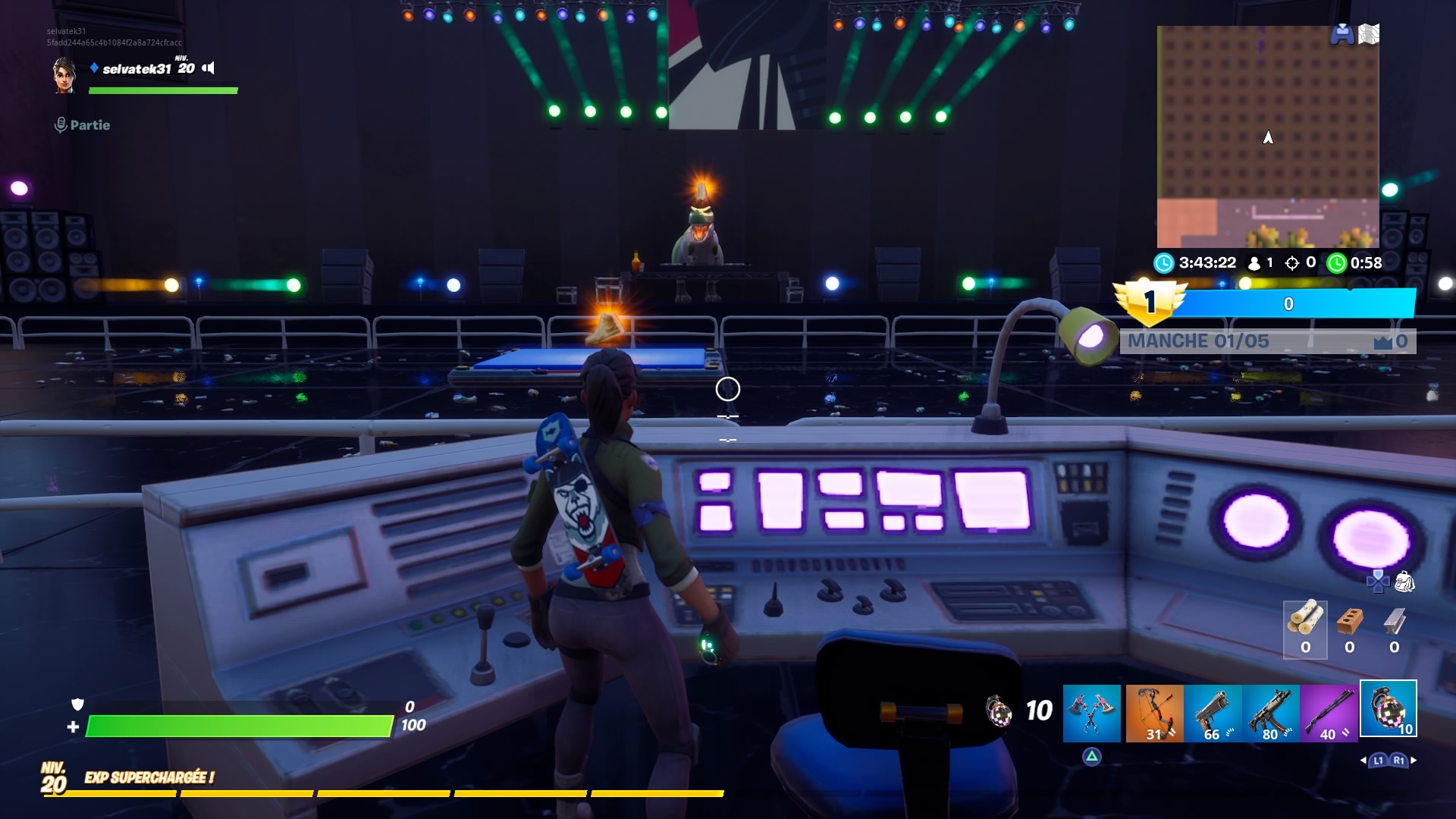Select the pickaxe slot in the hotbar
Screen dimensions: 1456x819
(x=1091, y=711)
